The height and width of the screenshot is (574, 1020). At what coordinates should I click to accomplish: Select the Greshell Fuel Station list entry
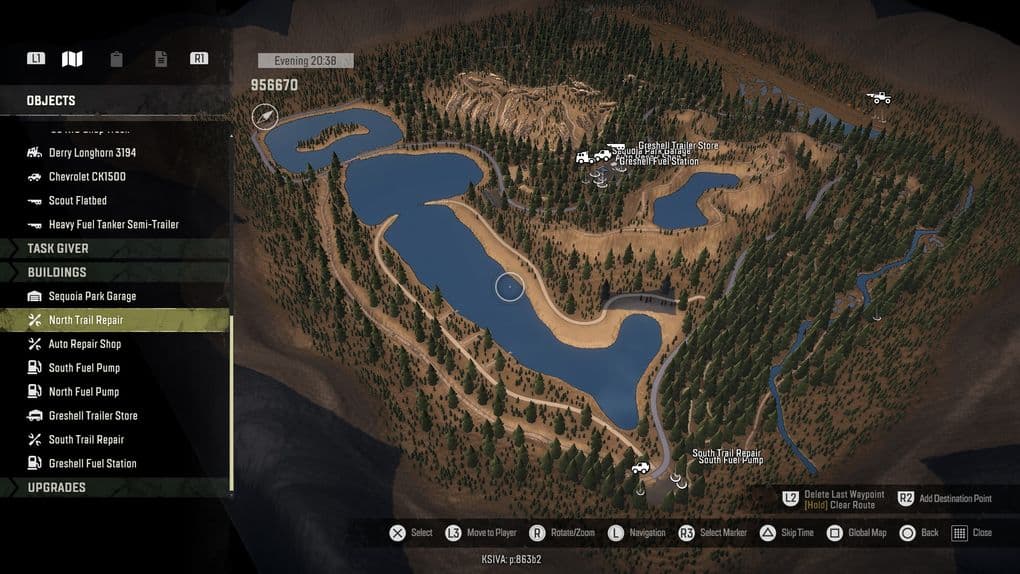coord(92,464)
